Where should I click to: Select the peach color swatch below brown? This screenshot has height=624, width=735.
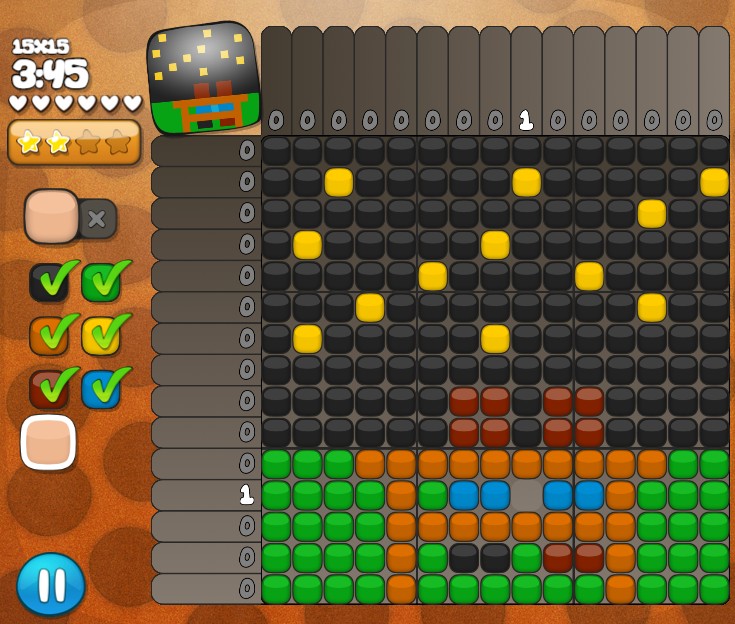pyautogui.click(x=48, y=442)
